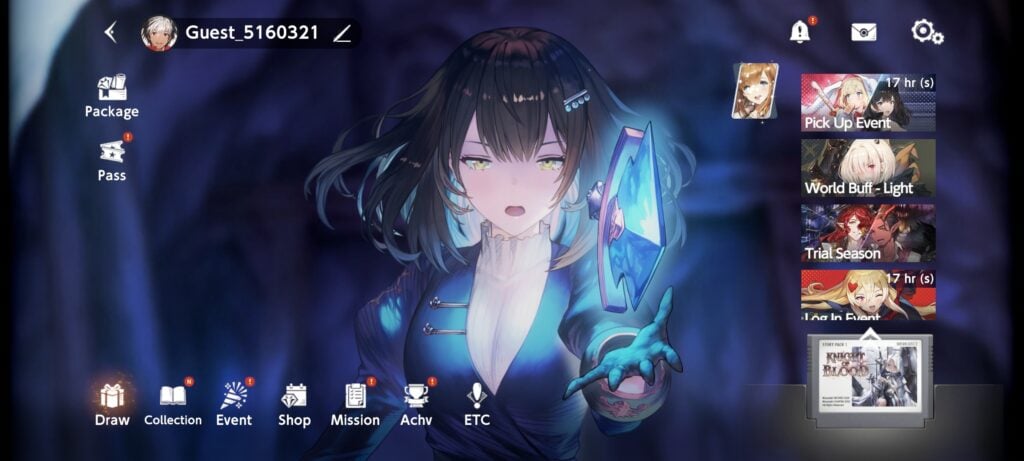Open the player profile avatar
1024x461 pixels.
(159, 33)
